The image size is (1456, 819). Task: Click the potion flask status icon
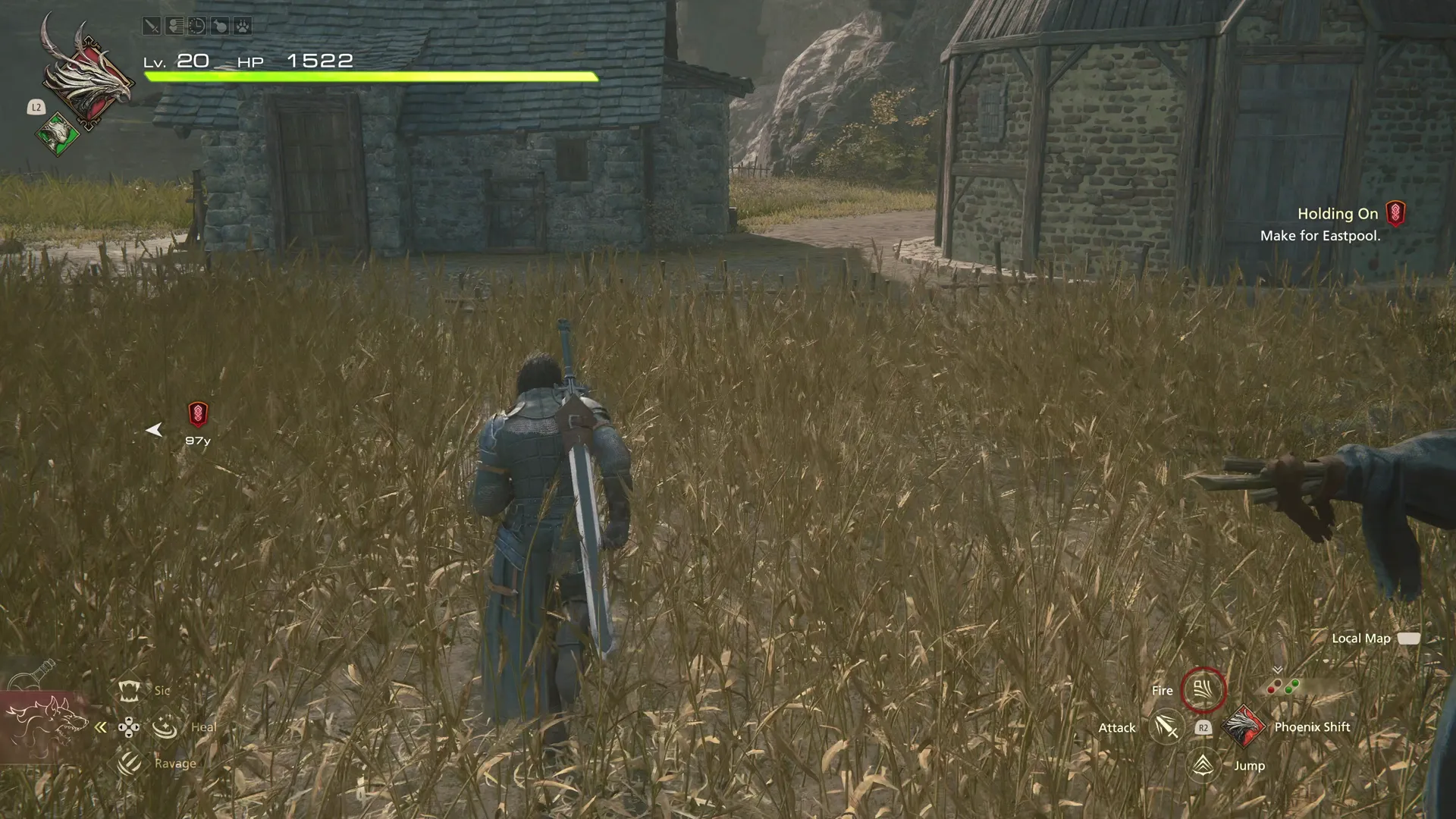coord(221,27)
